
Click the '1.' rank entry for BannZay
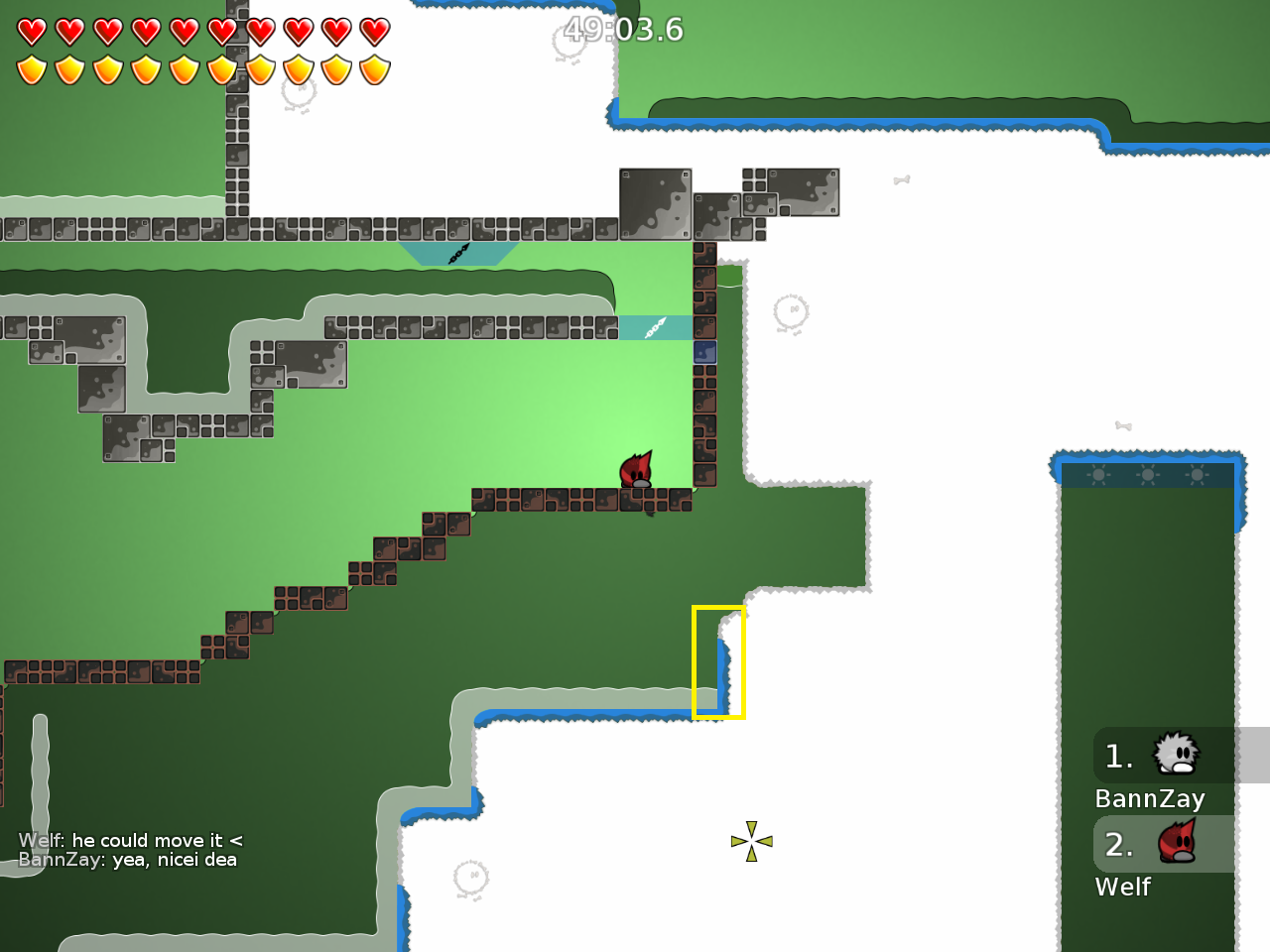pos(1118,756)
